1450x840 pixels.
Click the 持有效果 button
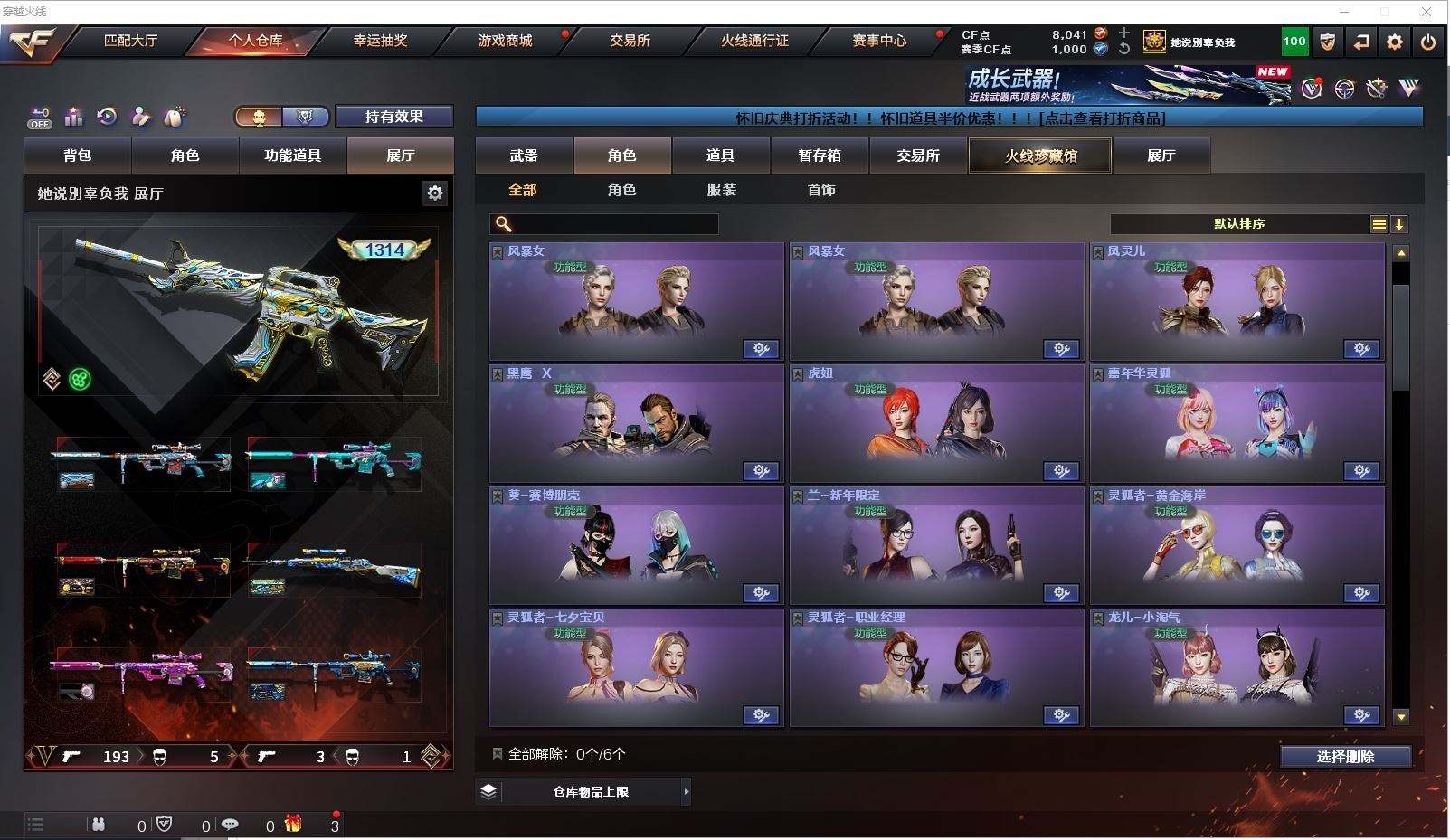(393, 117)
